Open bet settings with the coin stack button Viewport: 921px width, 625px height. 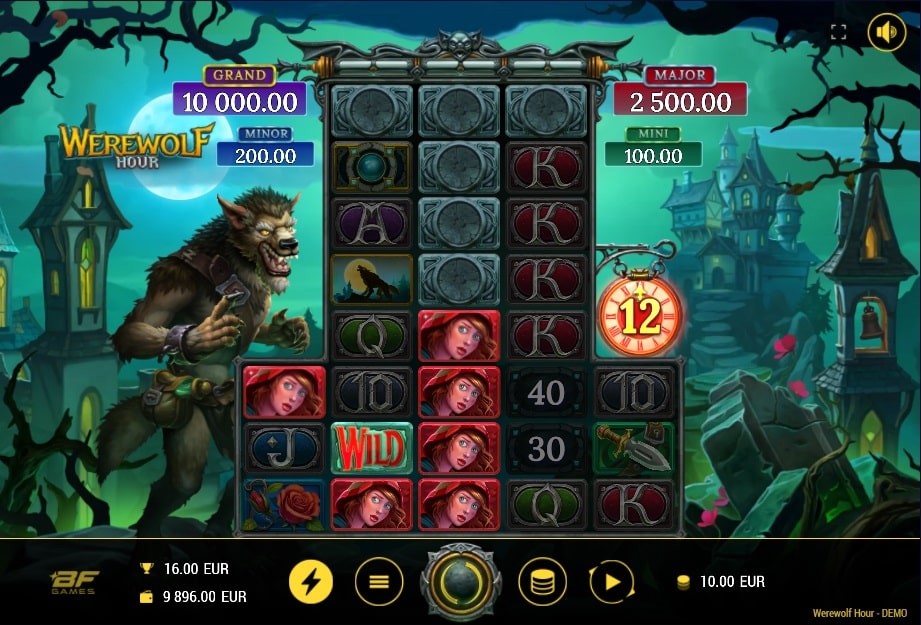tap(542, 581)
